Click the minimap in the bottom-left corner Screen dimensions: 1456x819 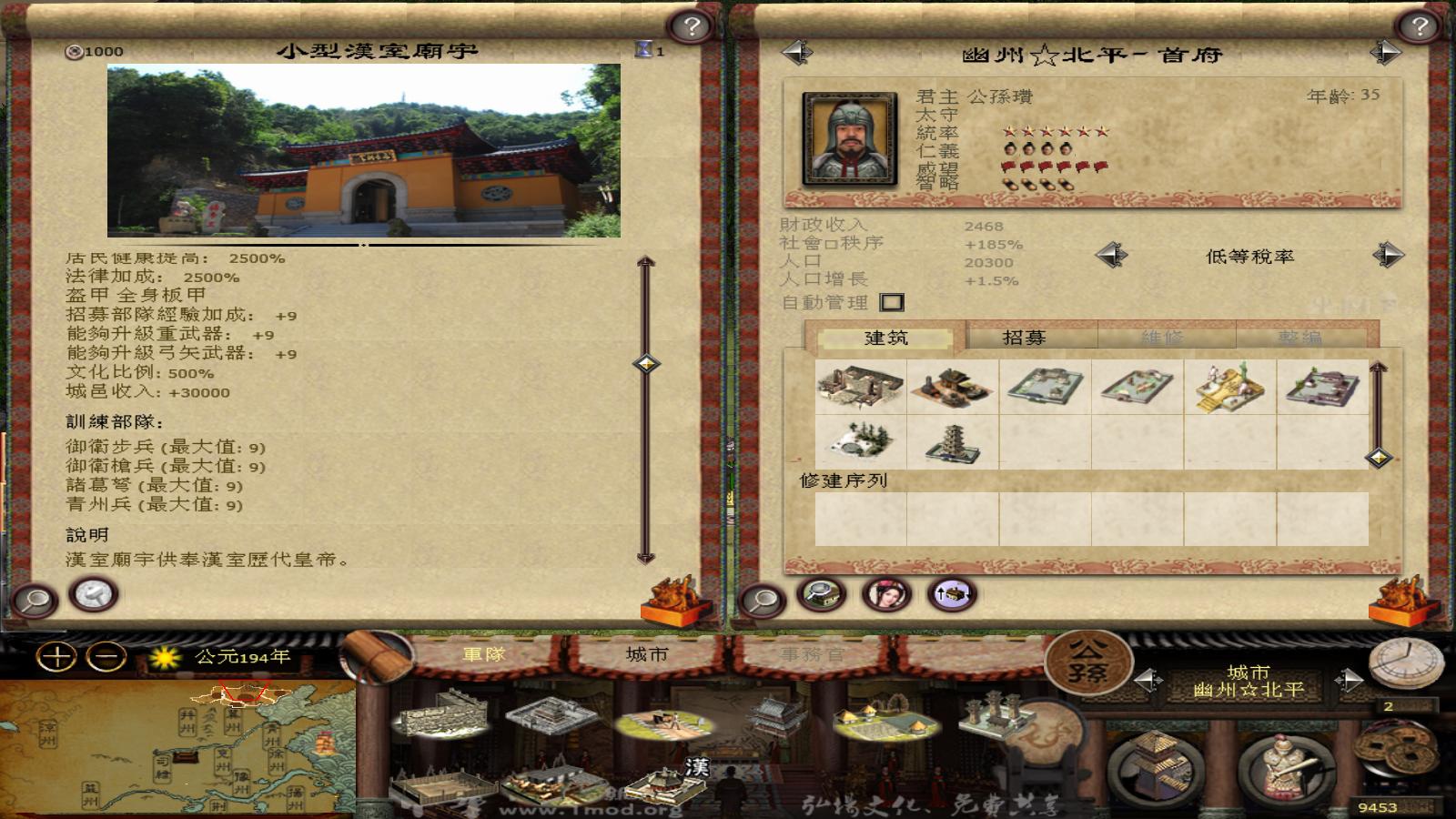click(x=182, y=746)
